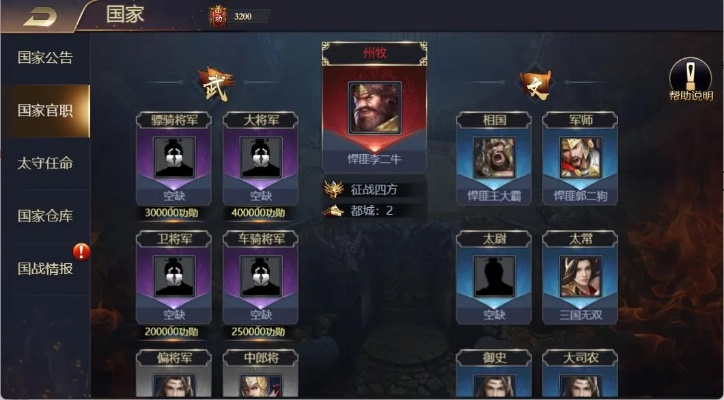The width and height of the screenshot is (724, 400).
Task: Click the 相国 officer 悍匪王大霸
Action: [494, 158]
